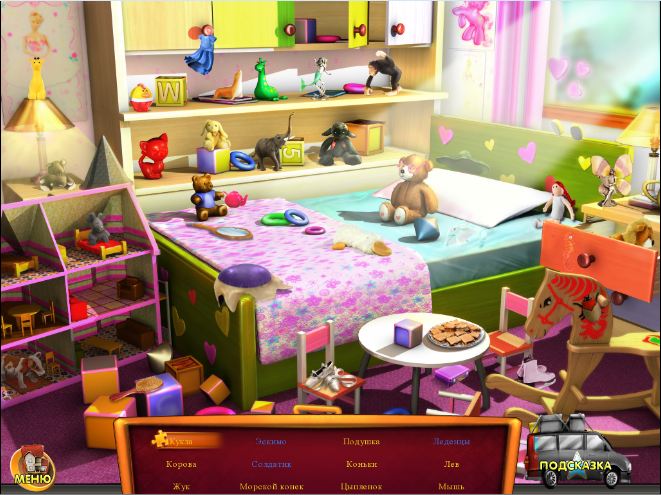Click the Подушка list entry
Image resolution: width=661 pixels, height=495 pixels.
pos(361,441)
